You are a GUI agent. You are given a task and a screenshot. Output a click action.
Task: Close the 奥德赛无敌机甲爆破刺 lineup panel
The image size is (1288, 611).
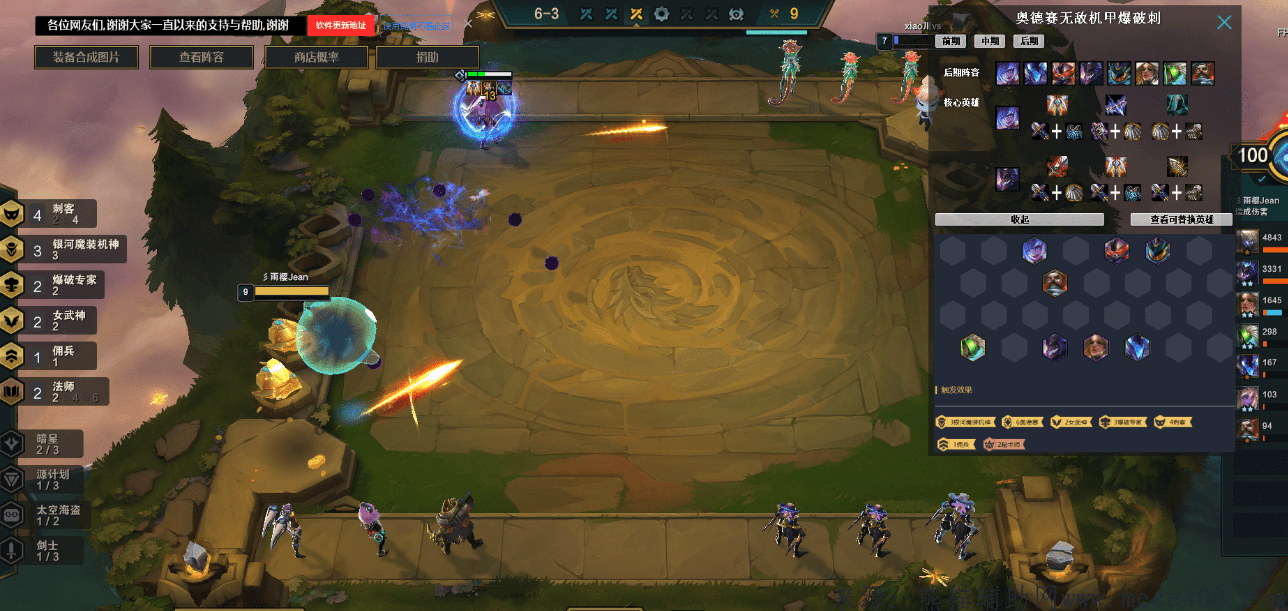pos(1224,22)
